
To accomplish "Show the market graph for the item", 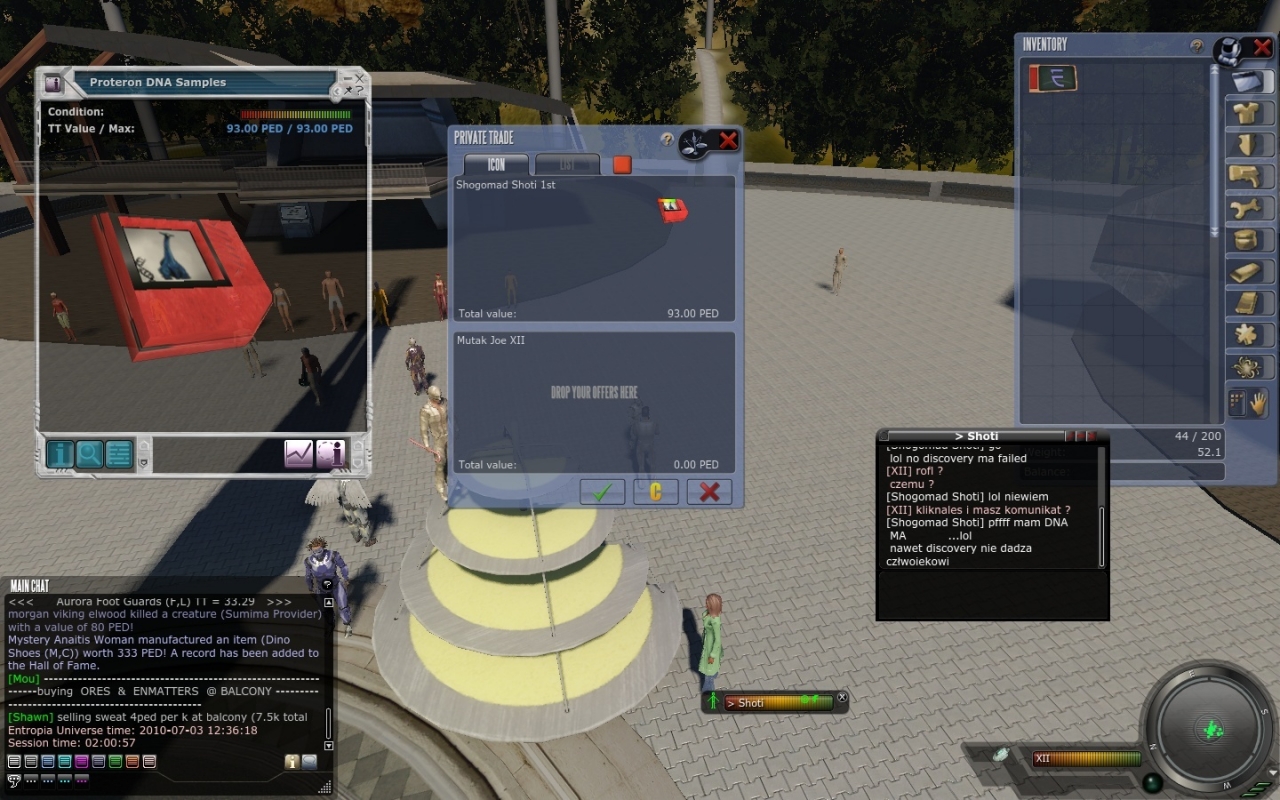I will click(298, 454).
